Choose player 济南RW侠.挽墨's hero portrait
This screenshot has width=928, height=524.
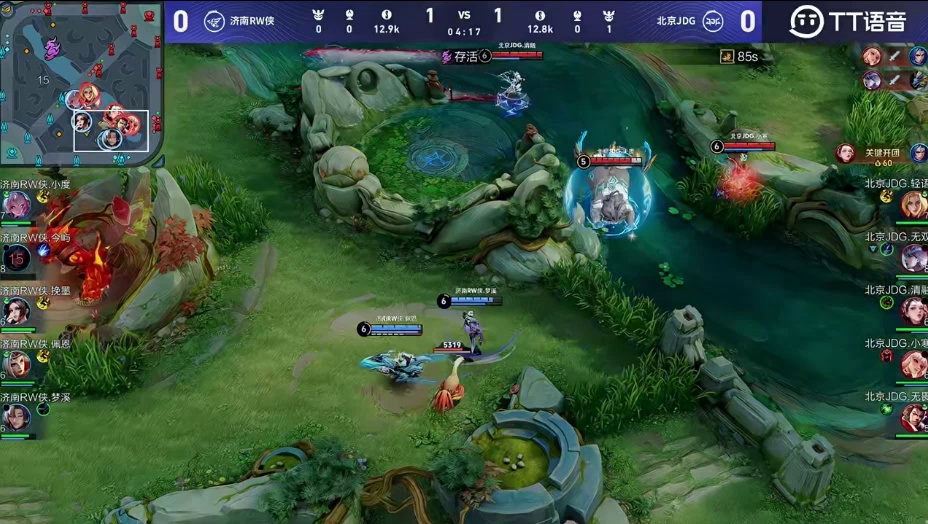(16, 311)
